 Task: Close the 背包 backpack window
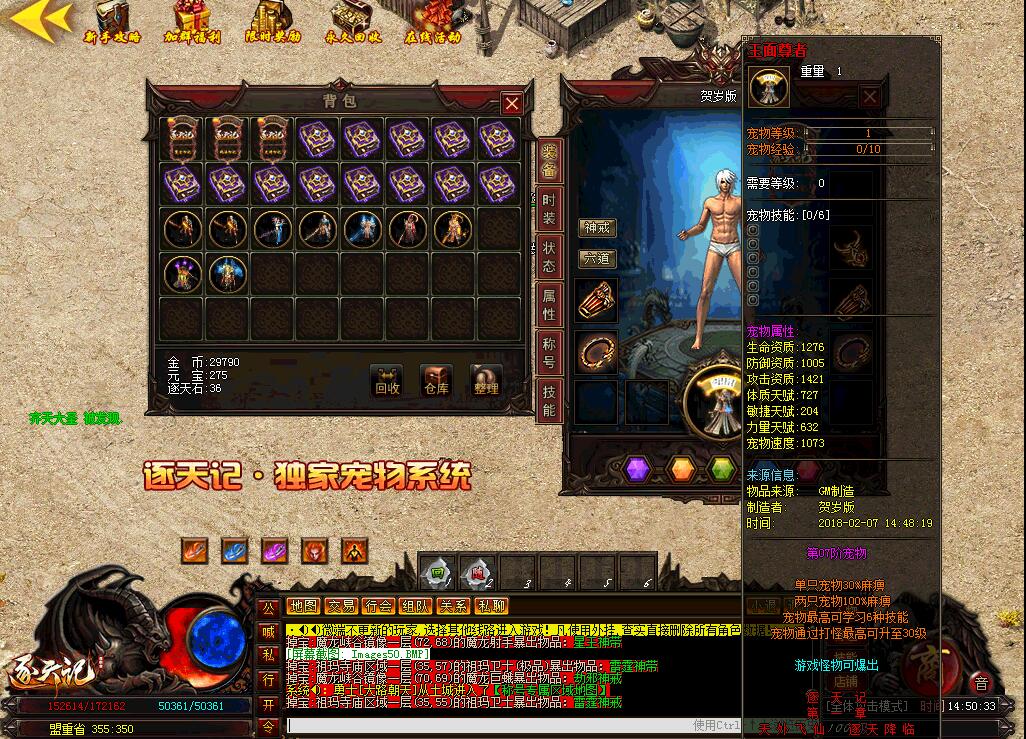click(512, 103)
